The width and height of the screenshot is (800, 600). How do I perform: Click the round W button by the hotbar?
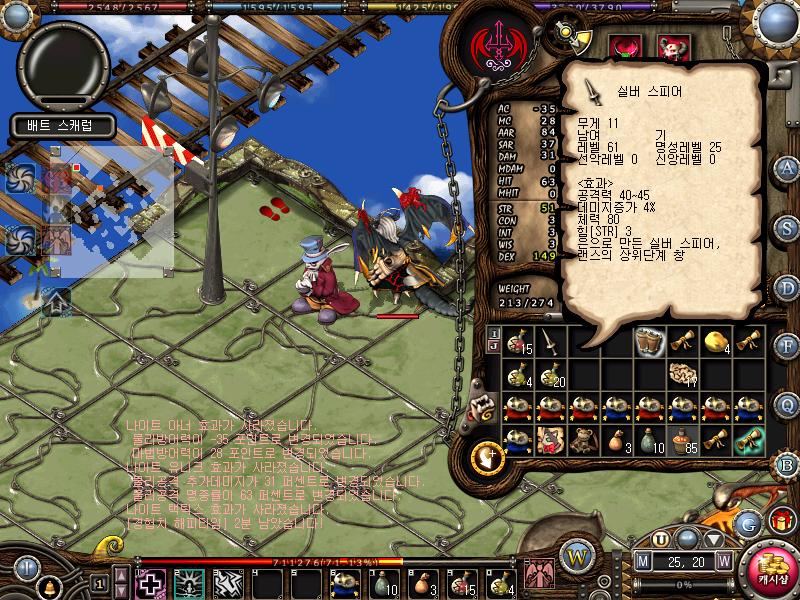[x=576, y=554]
